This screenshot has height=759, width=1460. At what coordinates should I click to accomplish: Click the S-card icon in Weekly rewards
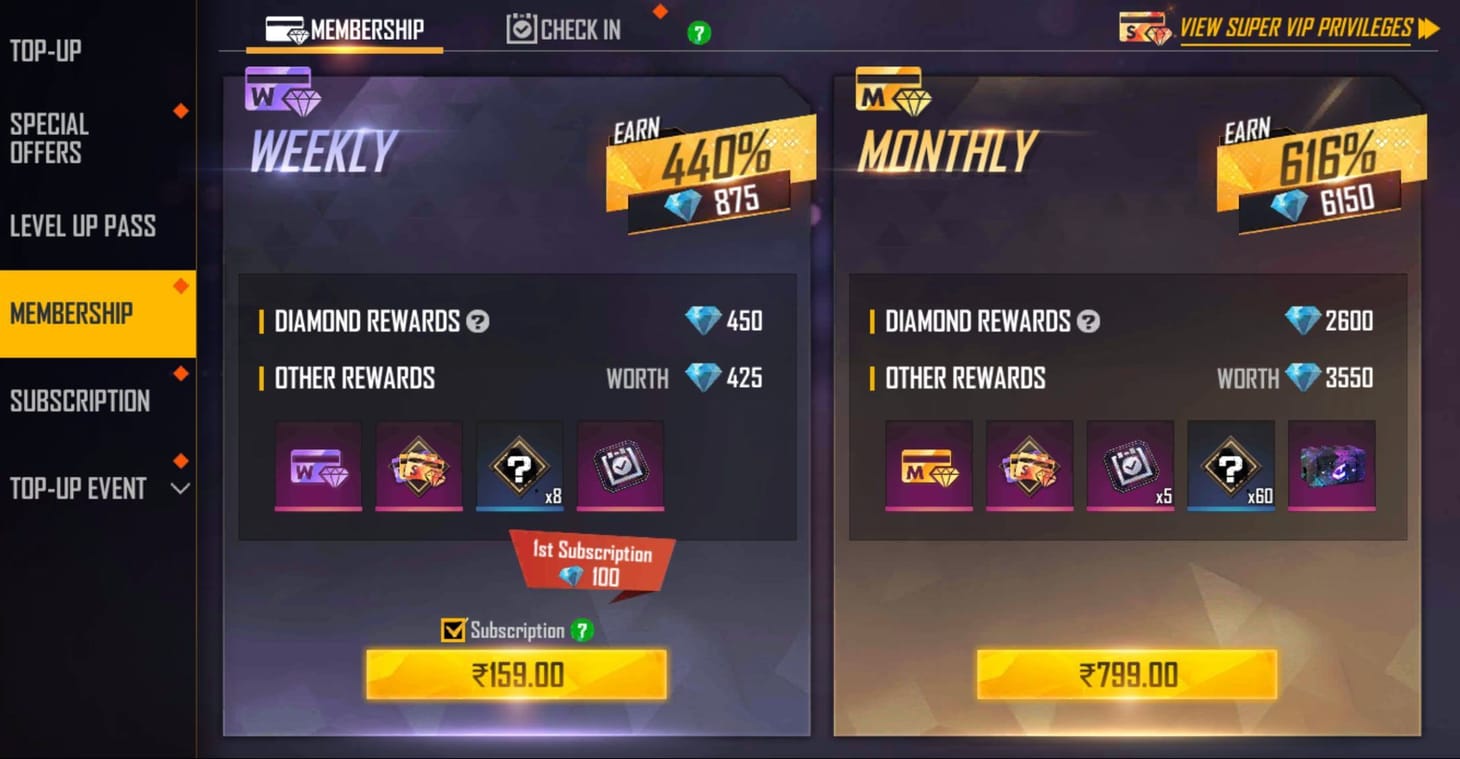[x=418, y=467]
